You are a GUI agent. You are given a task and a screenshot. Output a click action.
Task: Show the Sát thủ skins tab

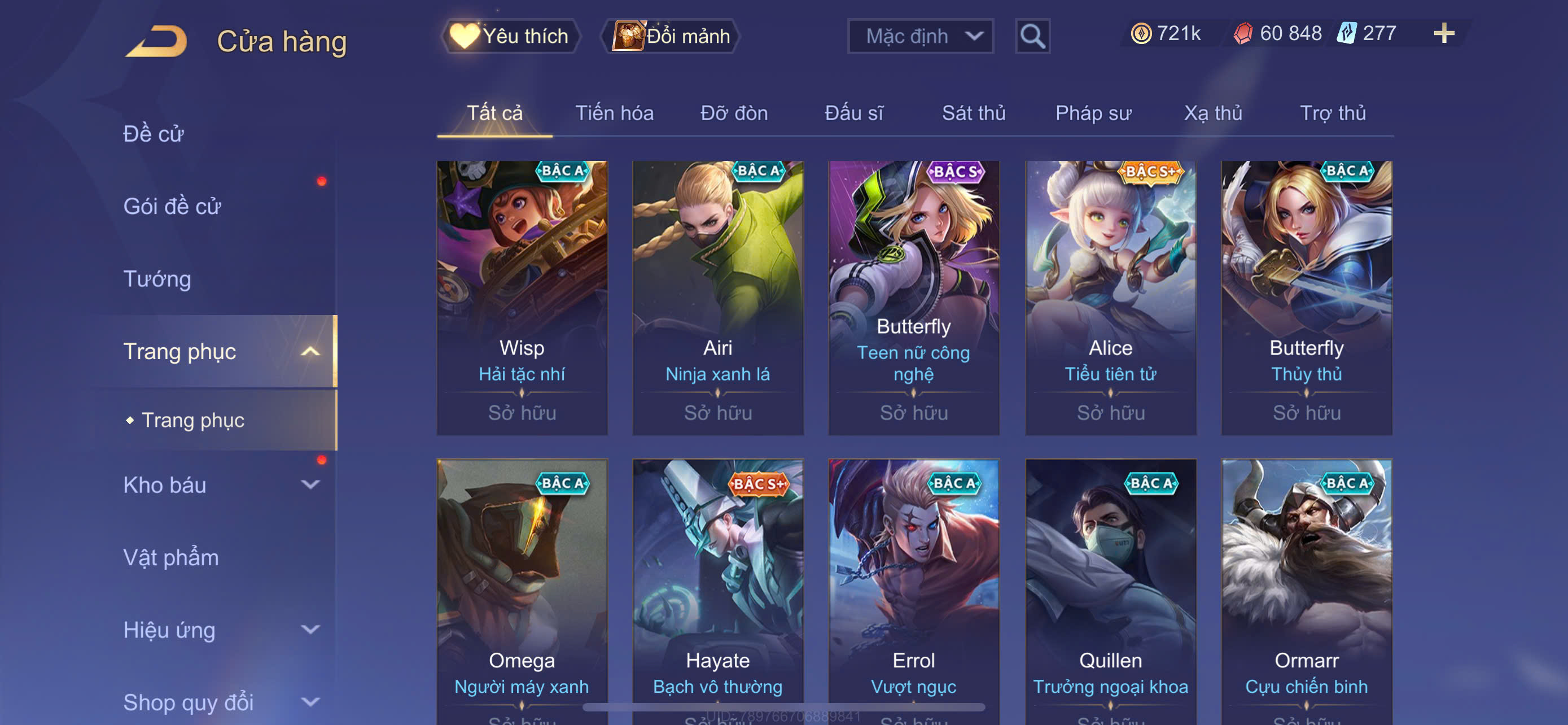973,113
